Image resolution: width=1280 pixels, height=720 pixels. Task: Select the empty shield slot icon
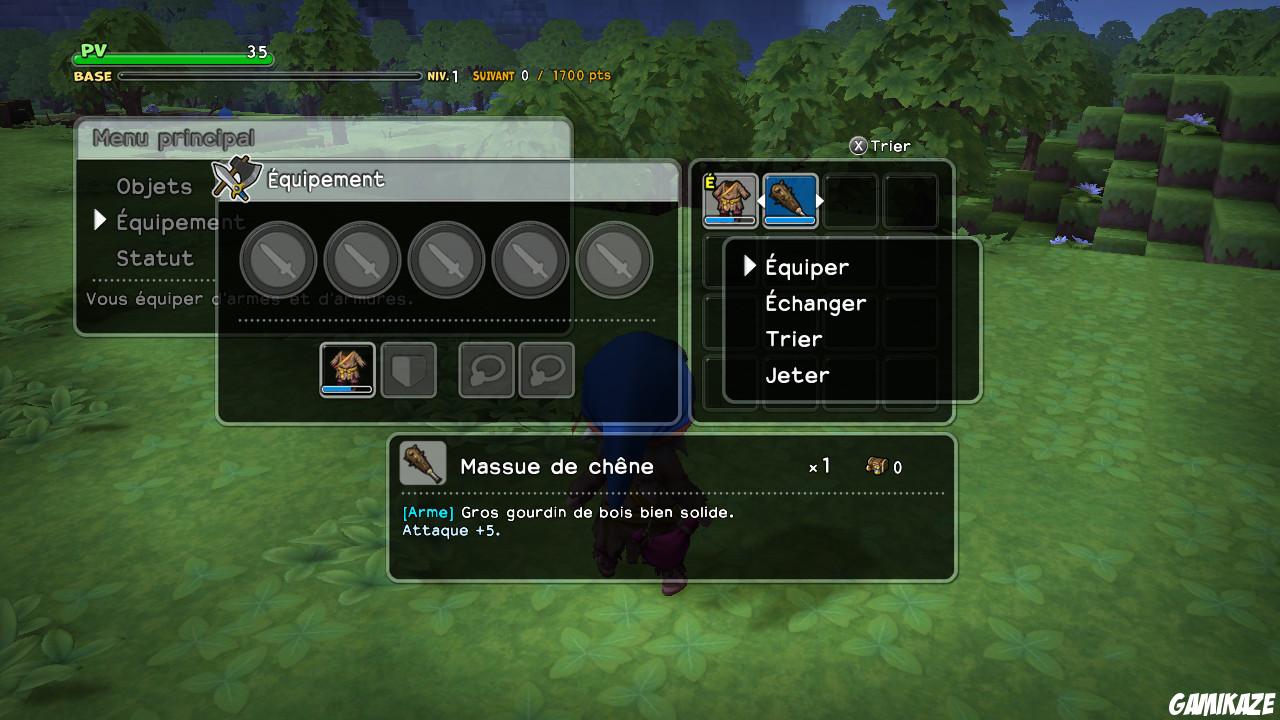click(409, 368)
